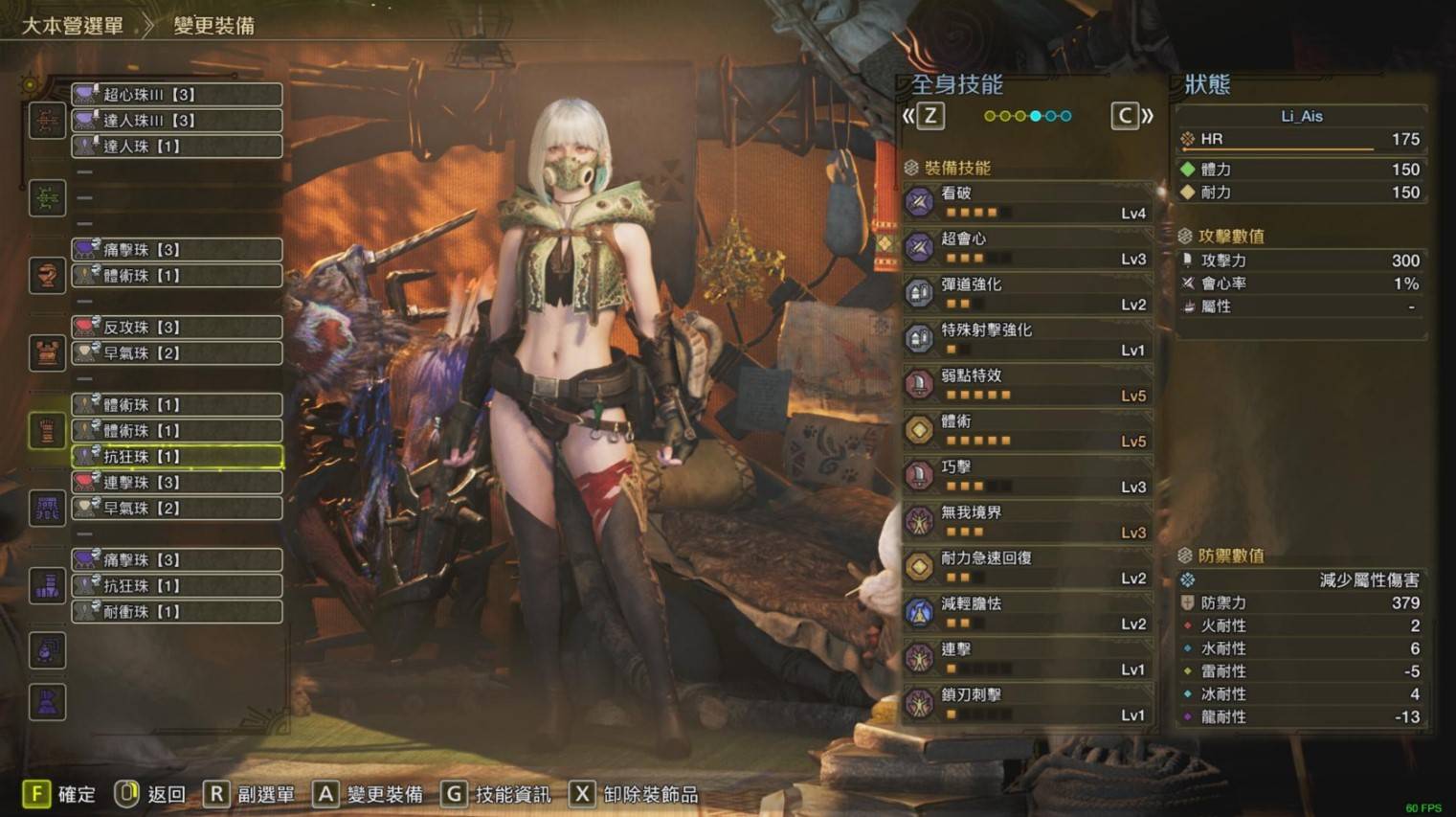Select the 減輕膽怯 skill row
Screen dimensions: 1456x817
pyautogui.click(x=1027, y=613)
